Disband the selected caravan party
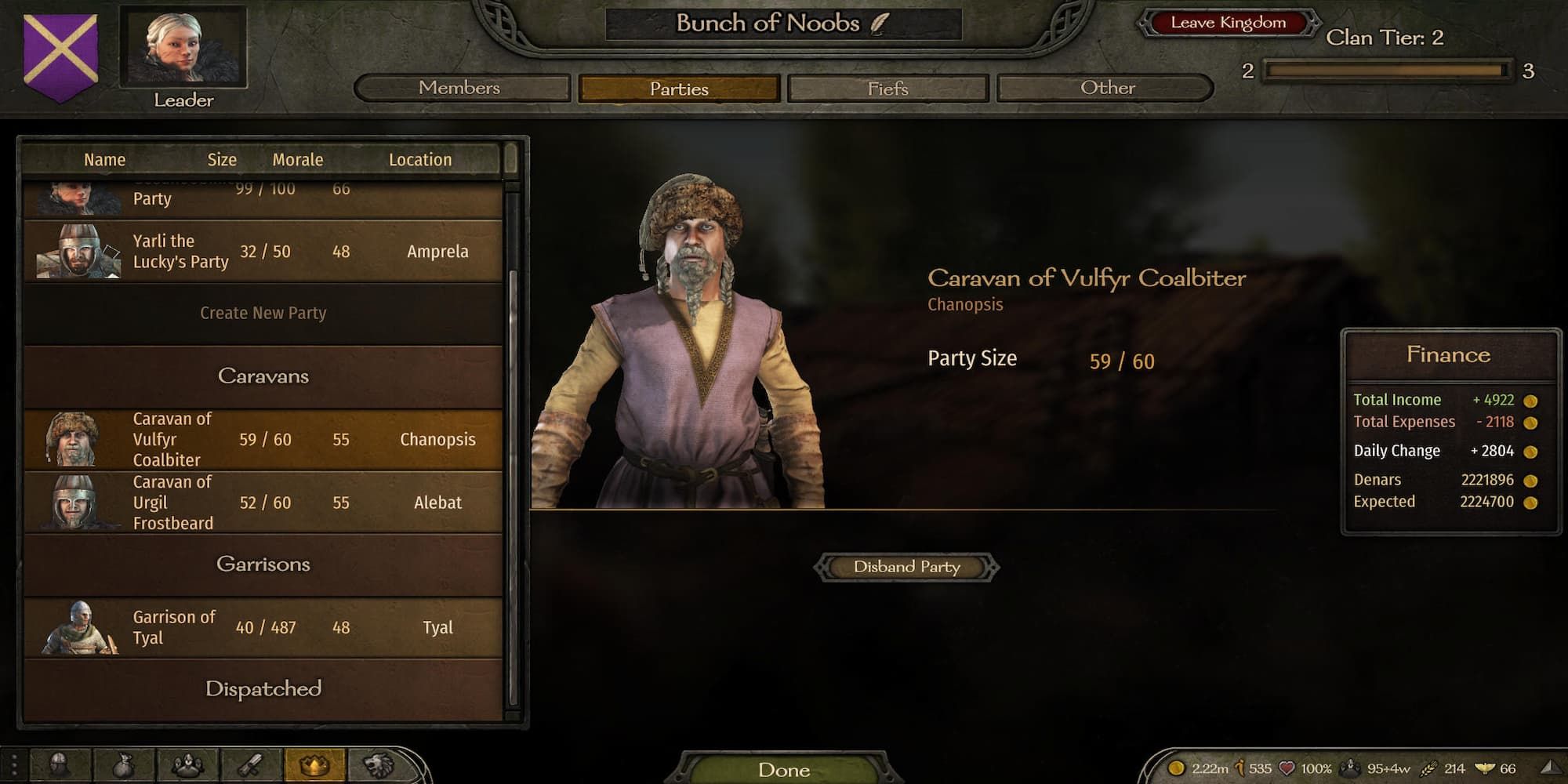1568x784 pixels. click(906, 567)
